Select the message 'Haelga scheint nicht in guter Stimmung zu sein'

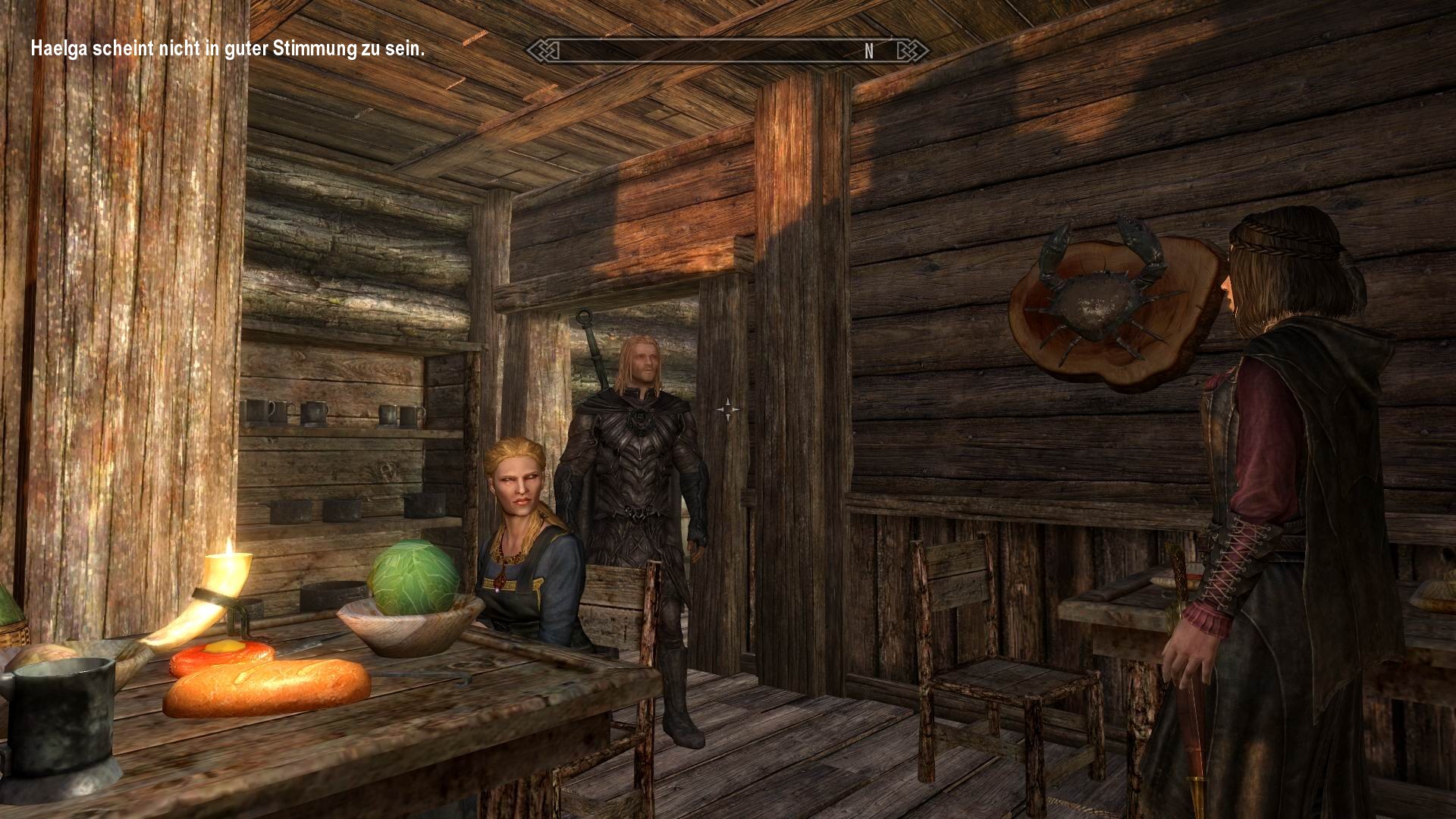tap(227, 50)
